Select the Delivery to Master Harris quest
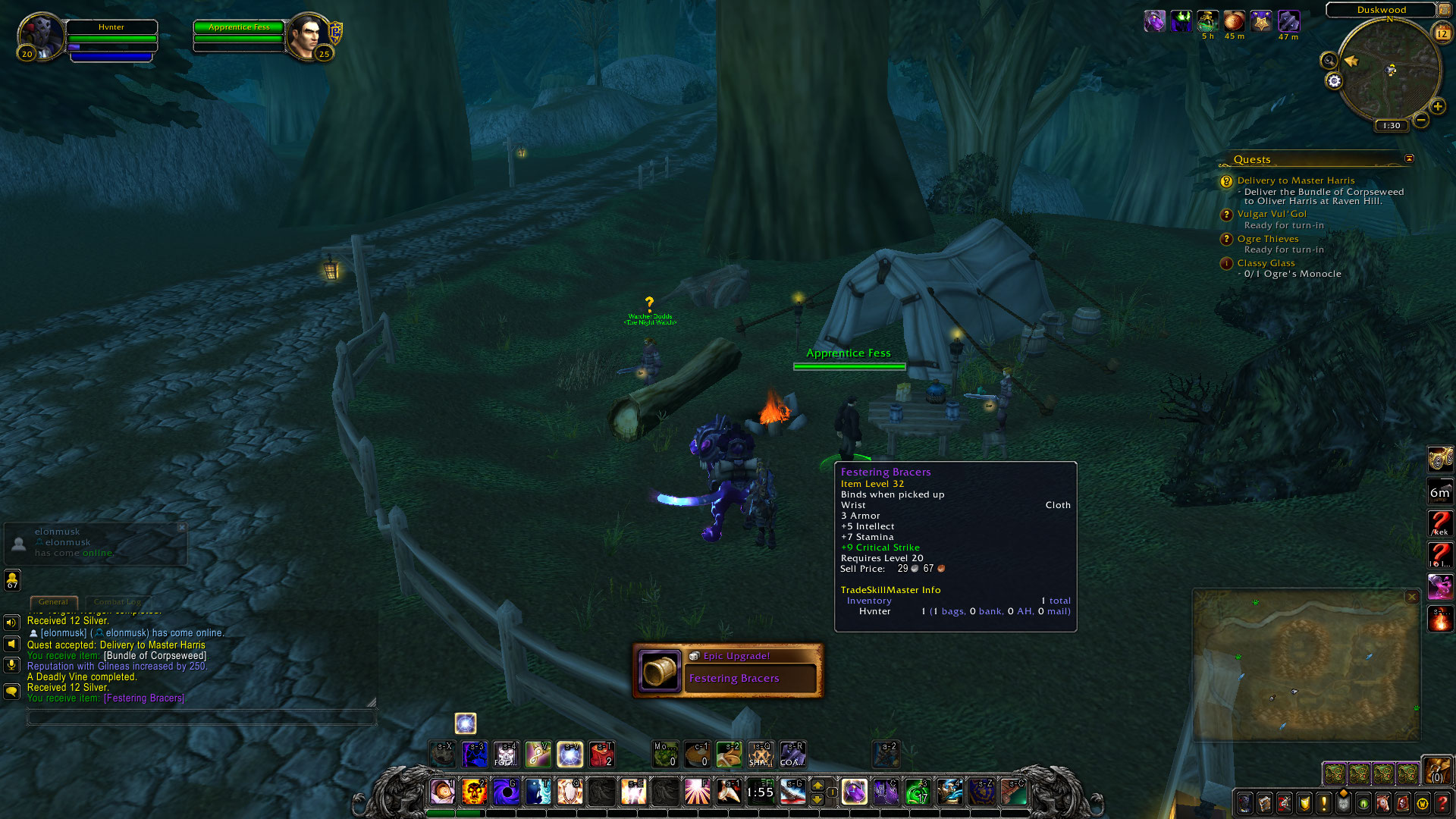Screen dimensions: 1456x819 pos(1295,180)
